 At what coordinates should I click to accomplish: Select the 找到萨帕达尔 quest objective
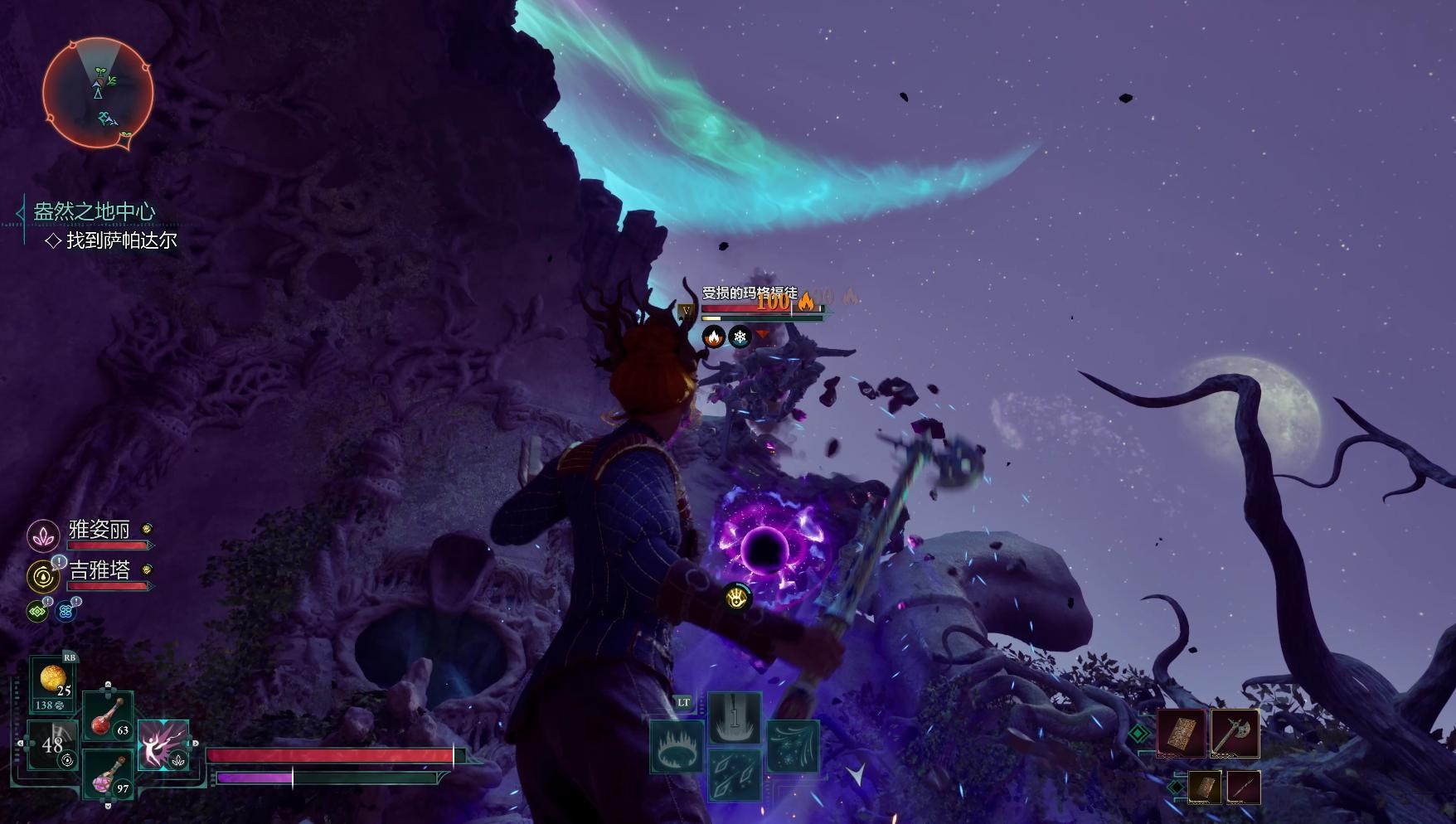[121, 240]
